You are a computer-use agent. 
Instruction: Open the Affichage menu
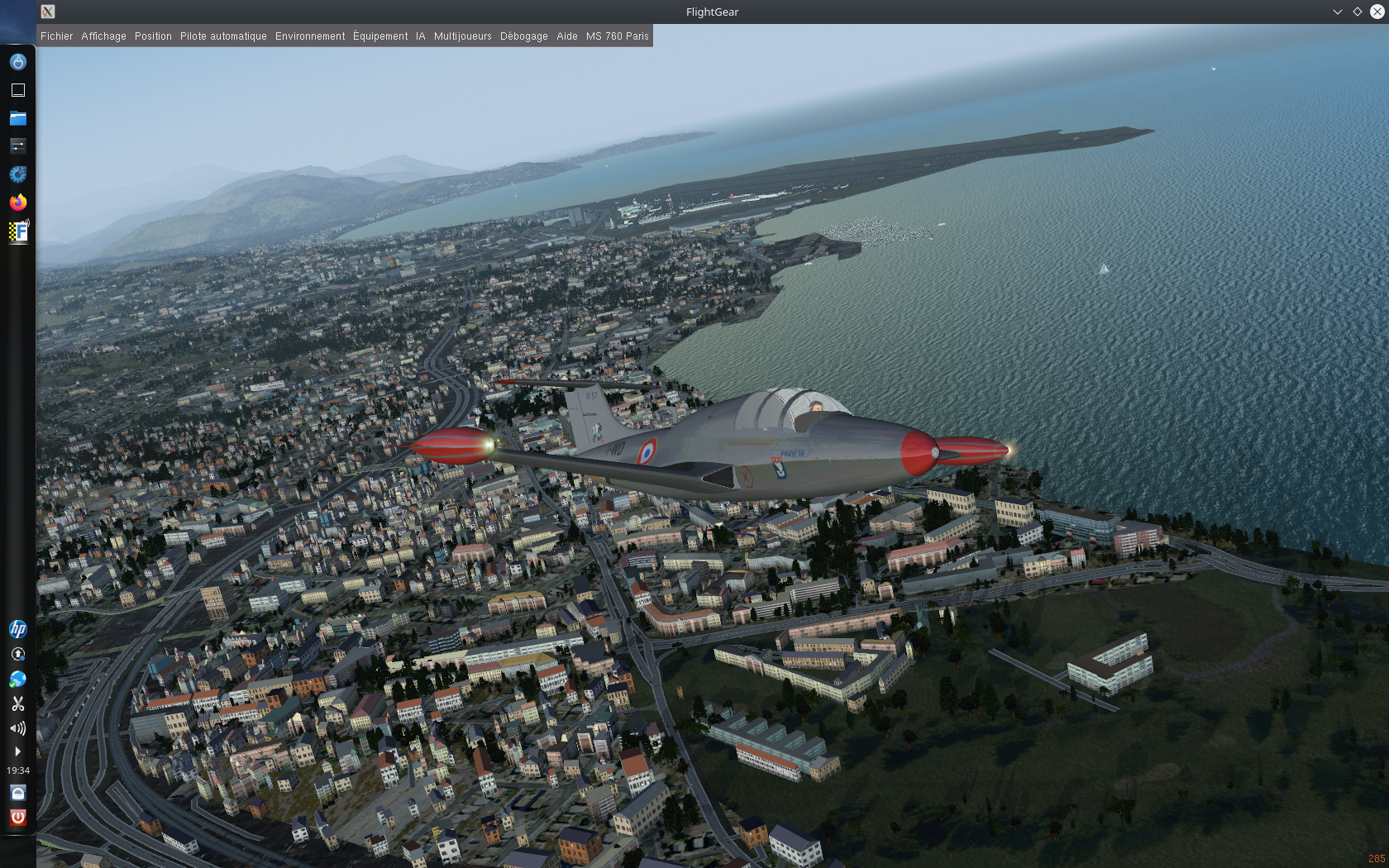point(103,36)
